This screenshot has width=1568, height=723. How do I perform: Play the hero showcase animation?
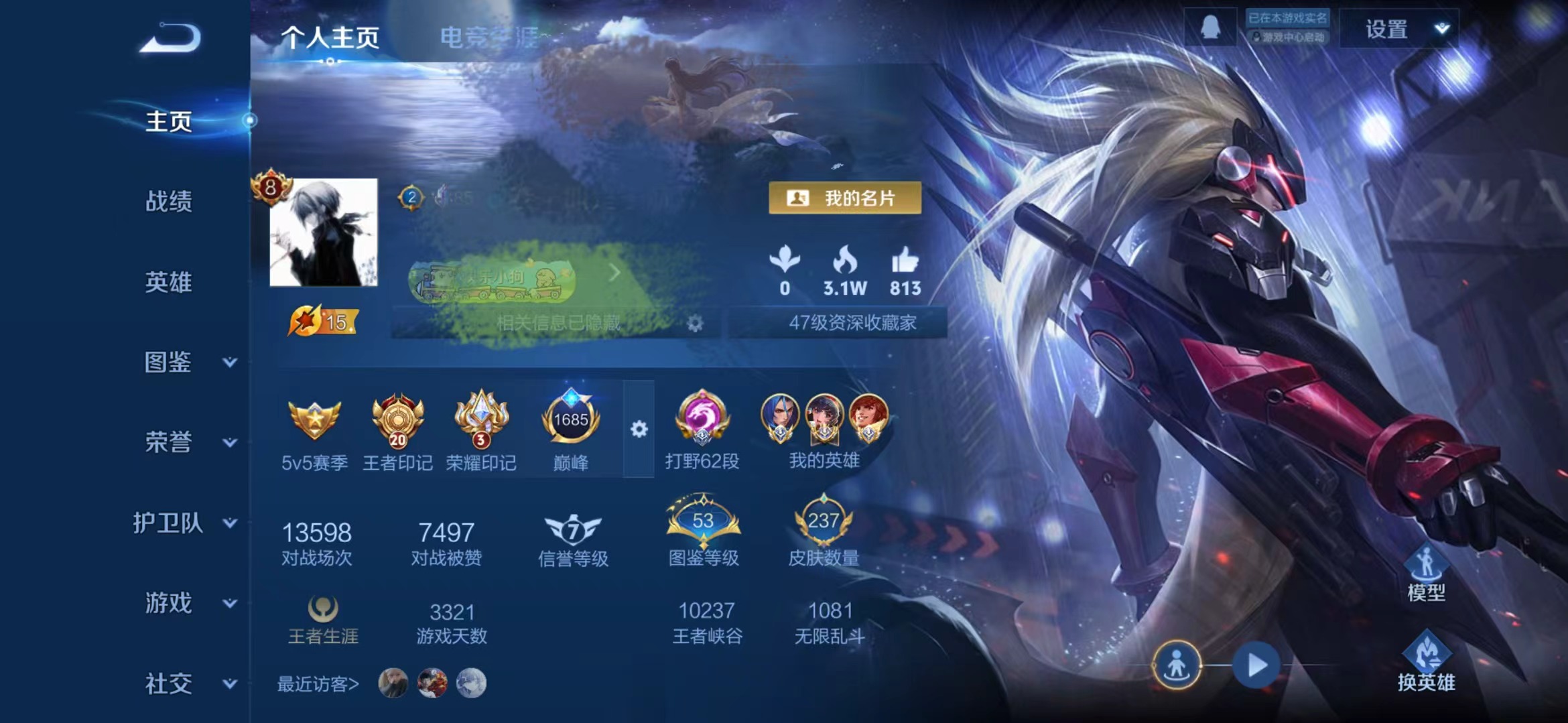[x=1256, y=665]
